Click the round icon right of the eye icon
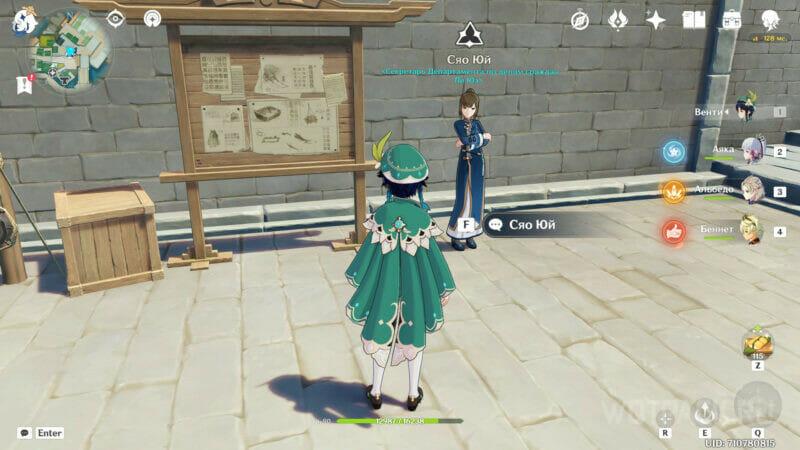Viewport: 800px width, 450px height. [x=152, y=18]
